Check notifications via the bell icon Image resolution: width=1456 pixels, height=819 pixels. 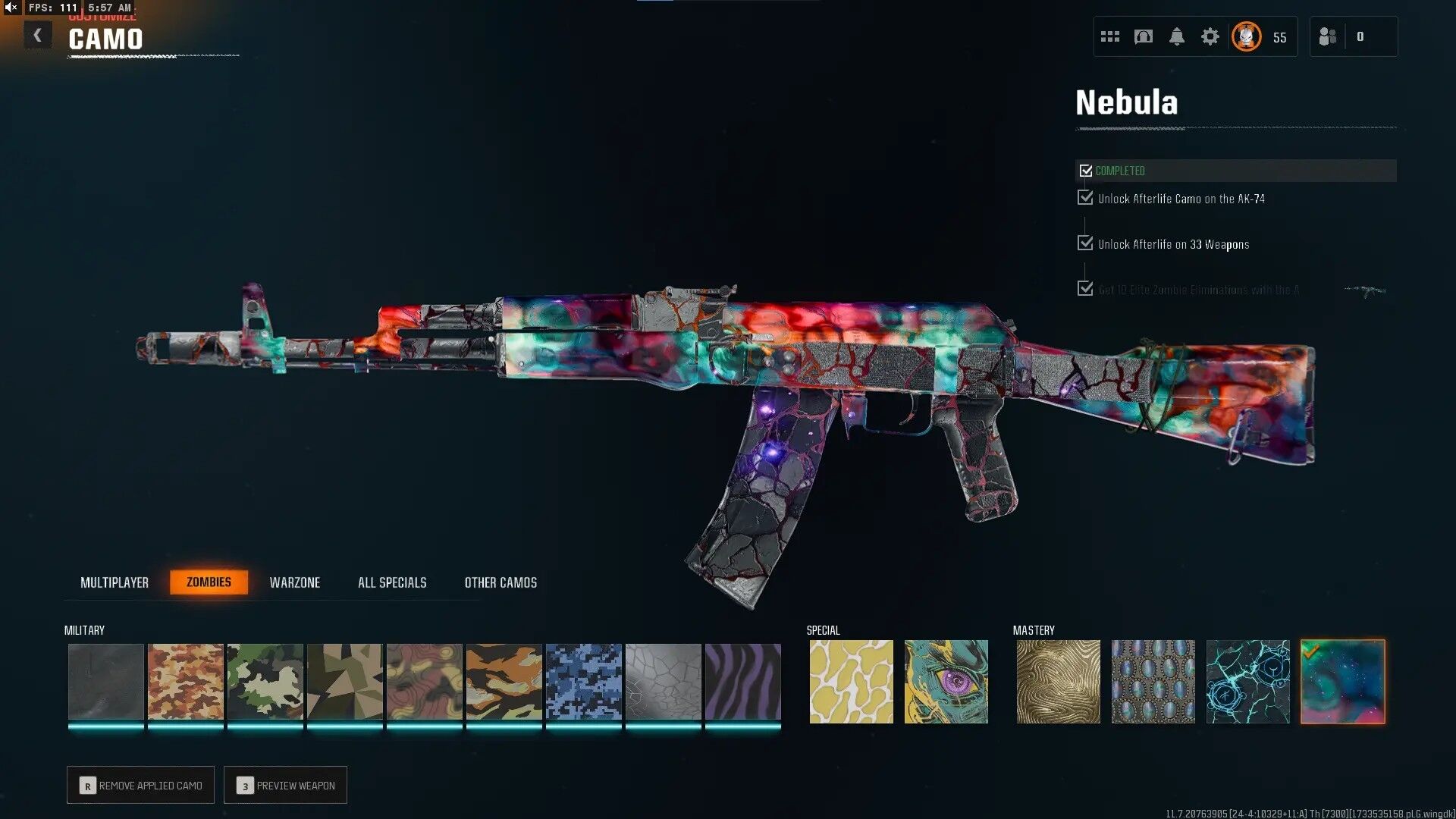(1178, 36)
